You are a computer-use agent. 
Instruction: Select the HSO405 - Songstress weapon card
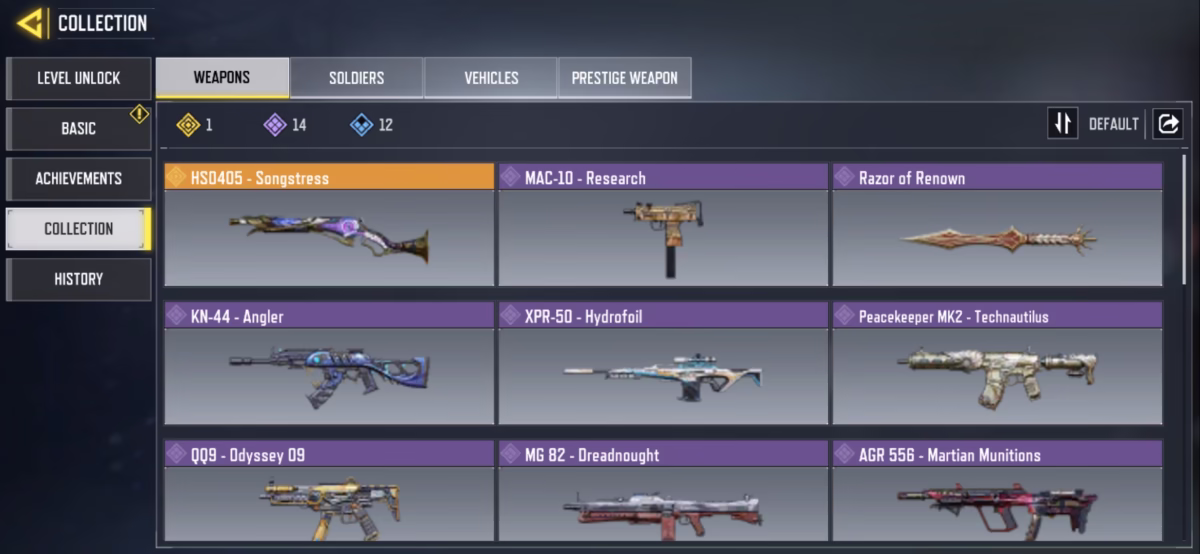coord(329,225)
